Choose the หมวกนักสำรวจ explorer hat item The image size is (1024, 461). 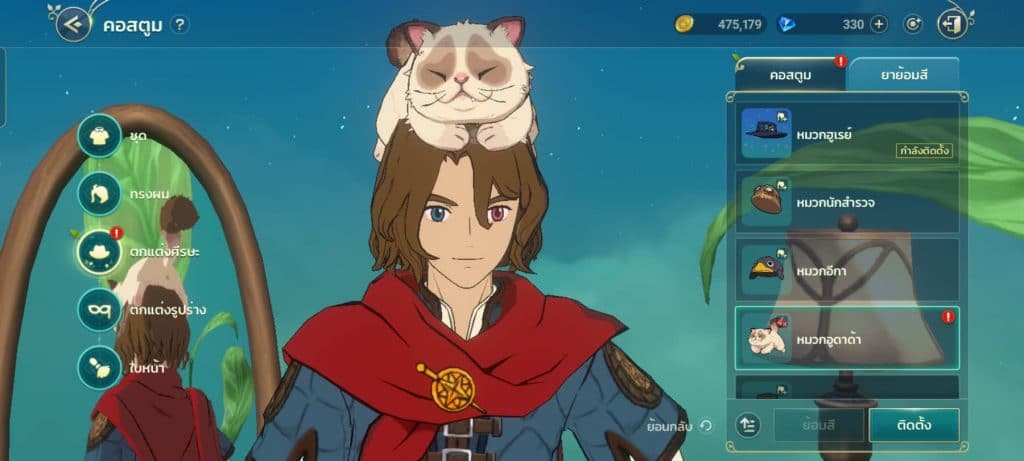(847, 202)
